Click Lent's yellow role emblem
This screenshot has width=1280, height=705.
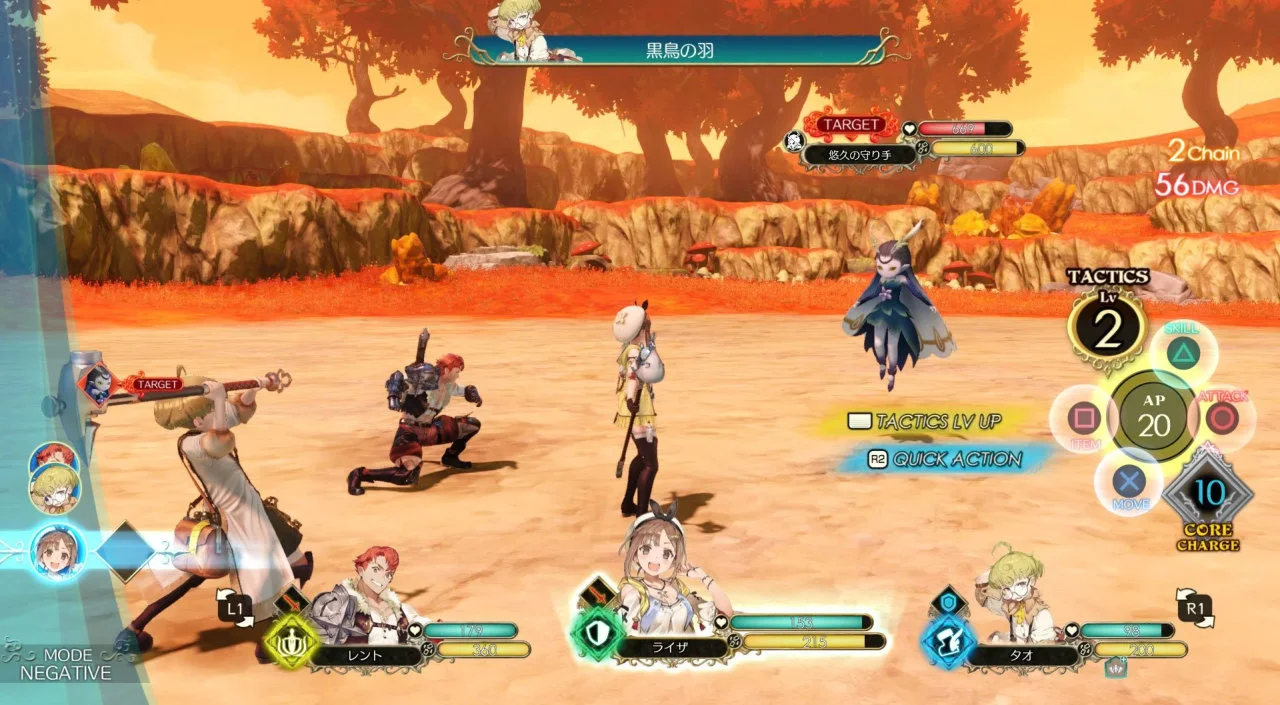click(x=293, y=641)
